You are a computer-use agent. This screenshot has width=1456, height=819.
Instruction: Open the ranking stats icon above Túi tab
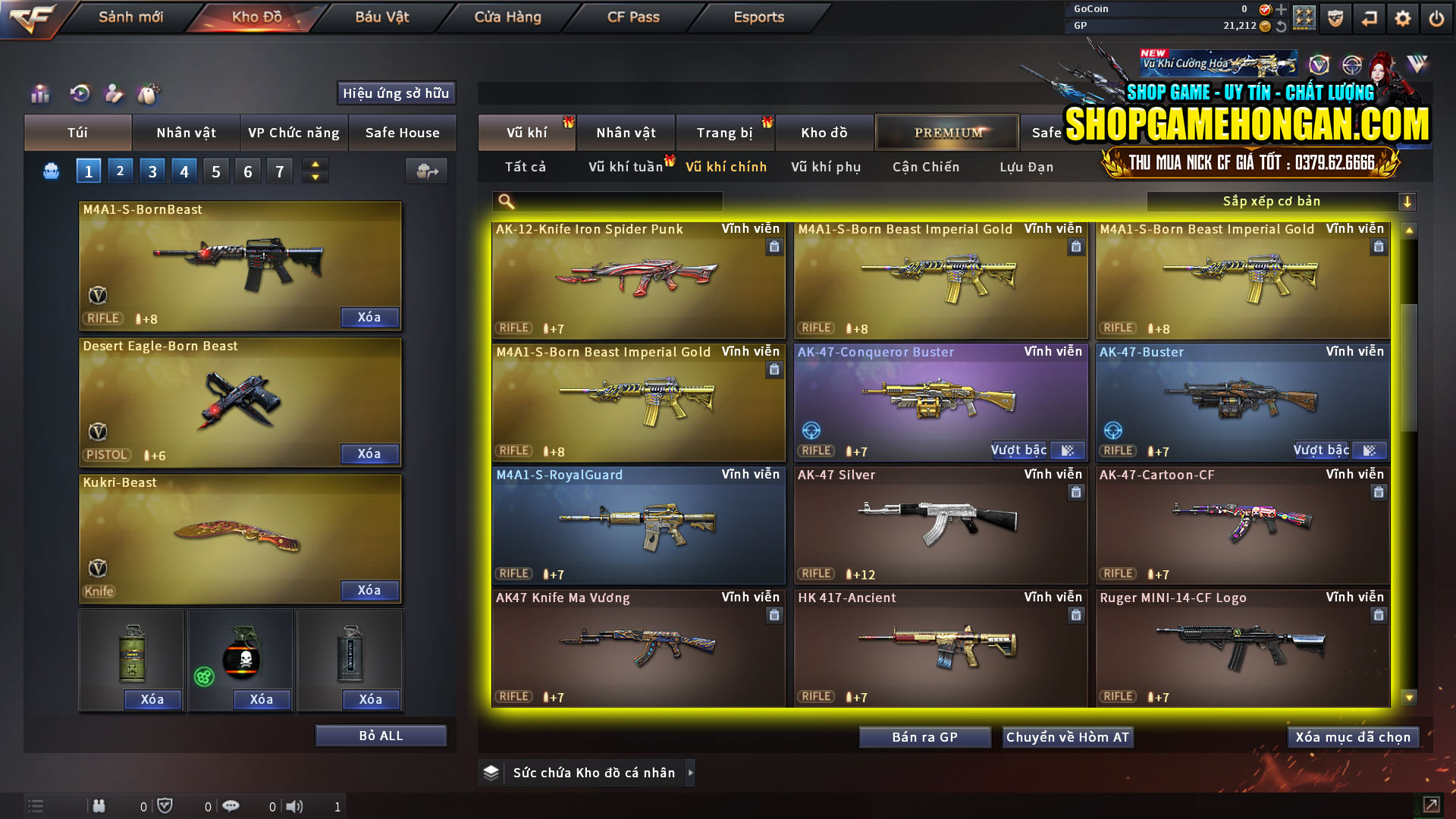39,94
